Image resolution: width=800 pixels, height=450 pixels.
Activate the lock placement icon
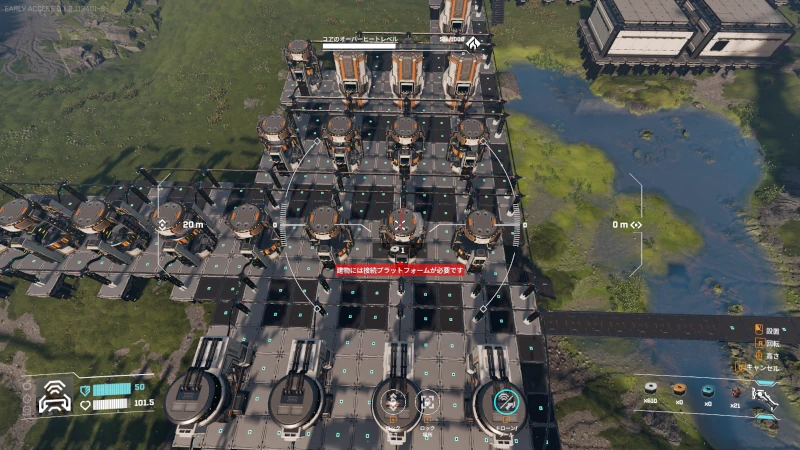(x=427, y=401)
